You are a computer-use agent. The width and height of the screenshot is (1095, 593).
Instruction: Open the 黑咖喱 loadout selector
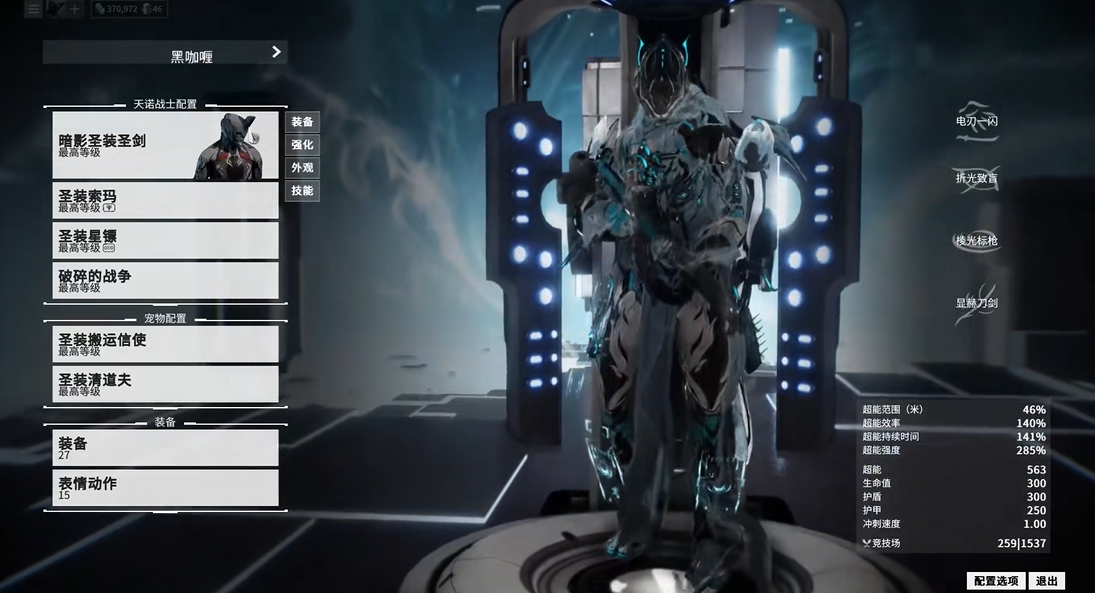tap(165, 53)
